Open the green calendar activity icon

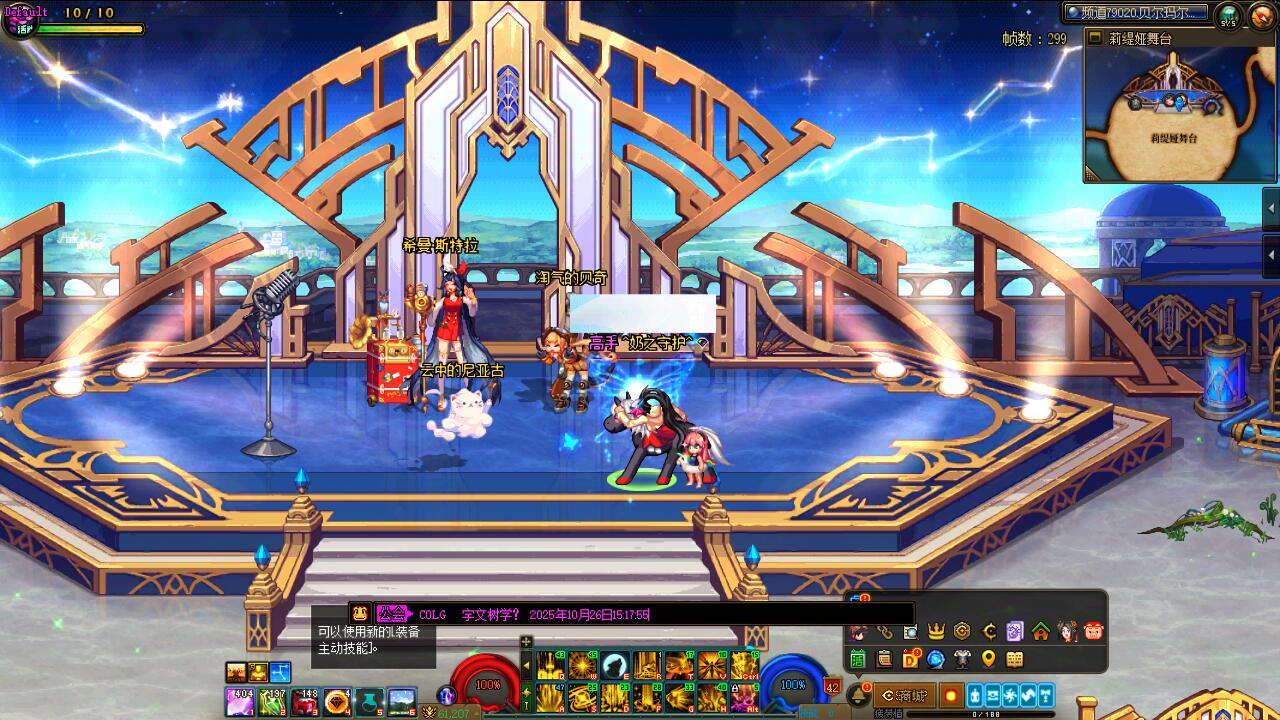click(858, 659)
